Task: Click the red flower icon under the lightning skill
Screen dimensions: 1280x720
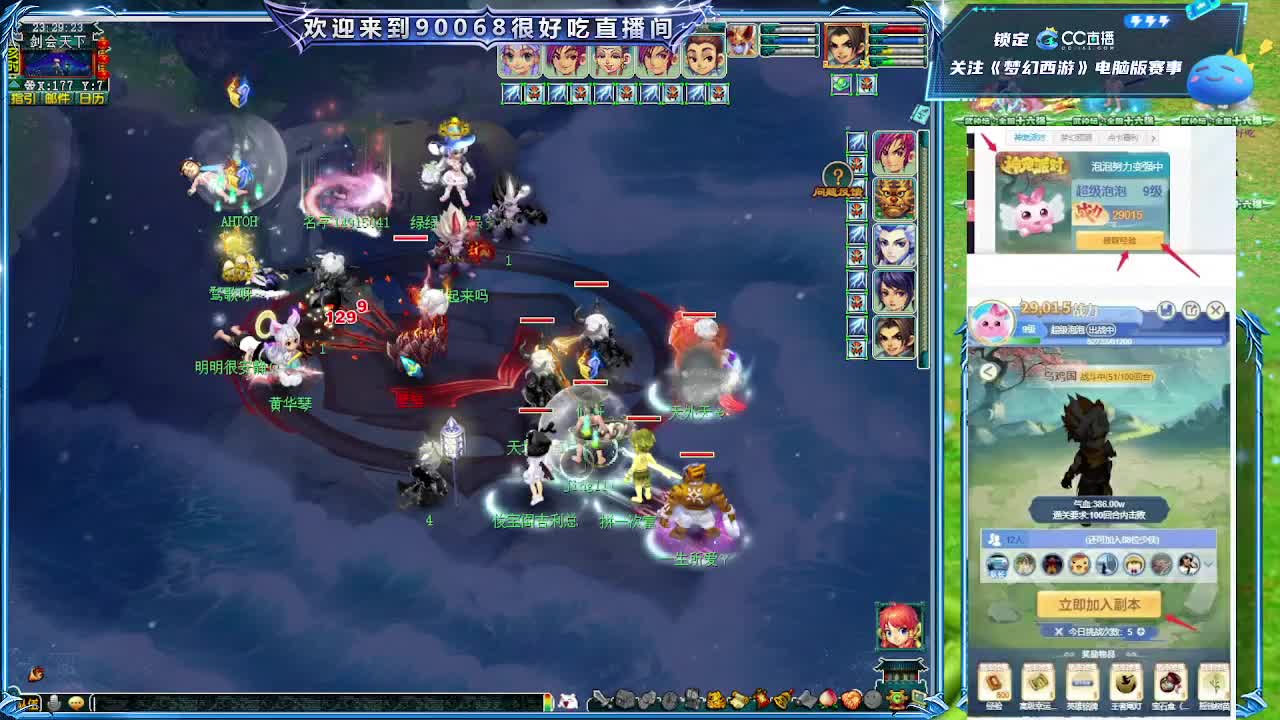Action: pos(856,164)
